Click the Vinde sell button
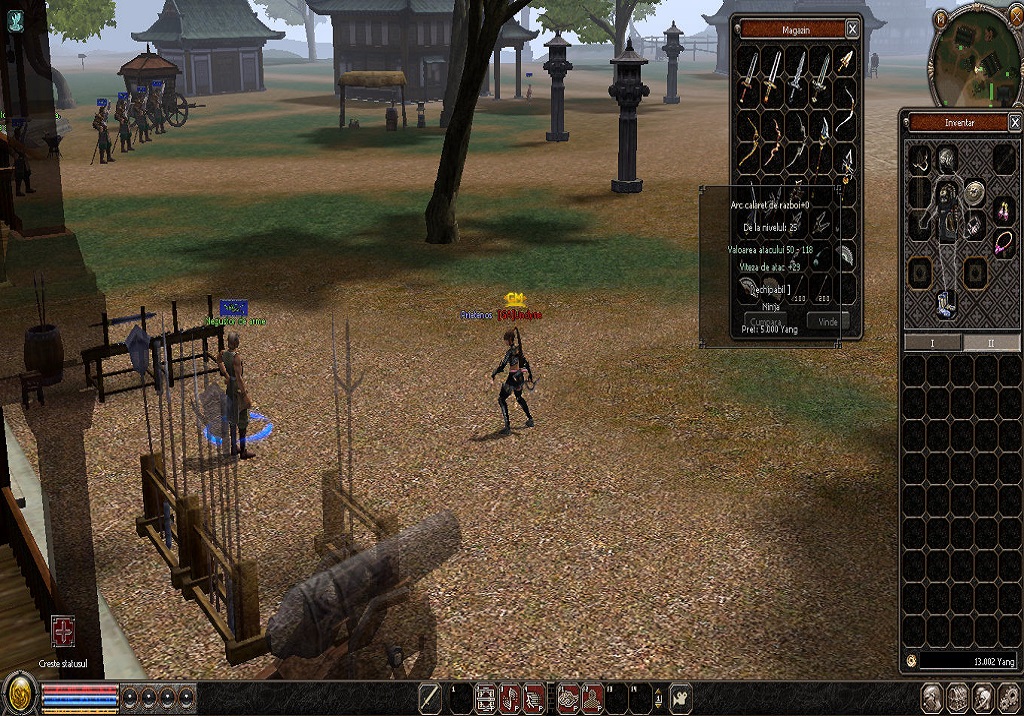The image size is (1024, 716). [x=828, y=322]
